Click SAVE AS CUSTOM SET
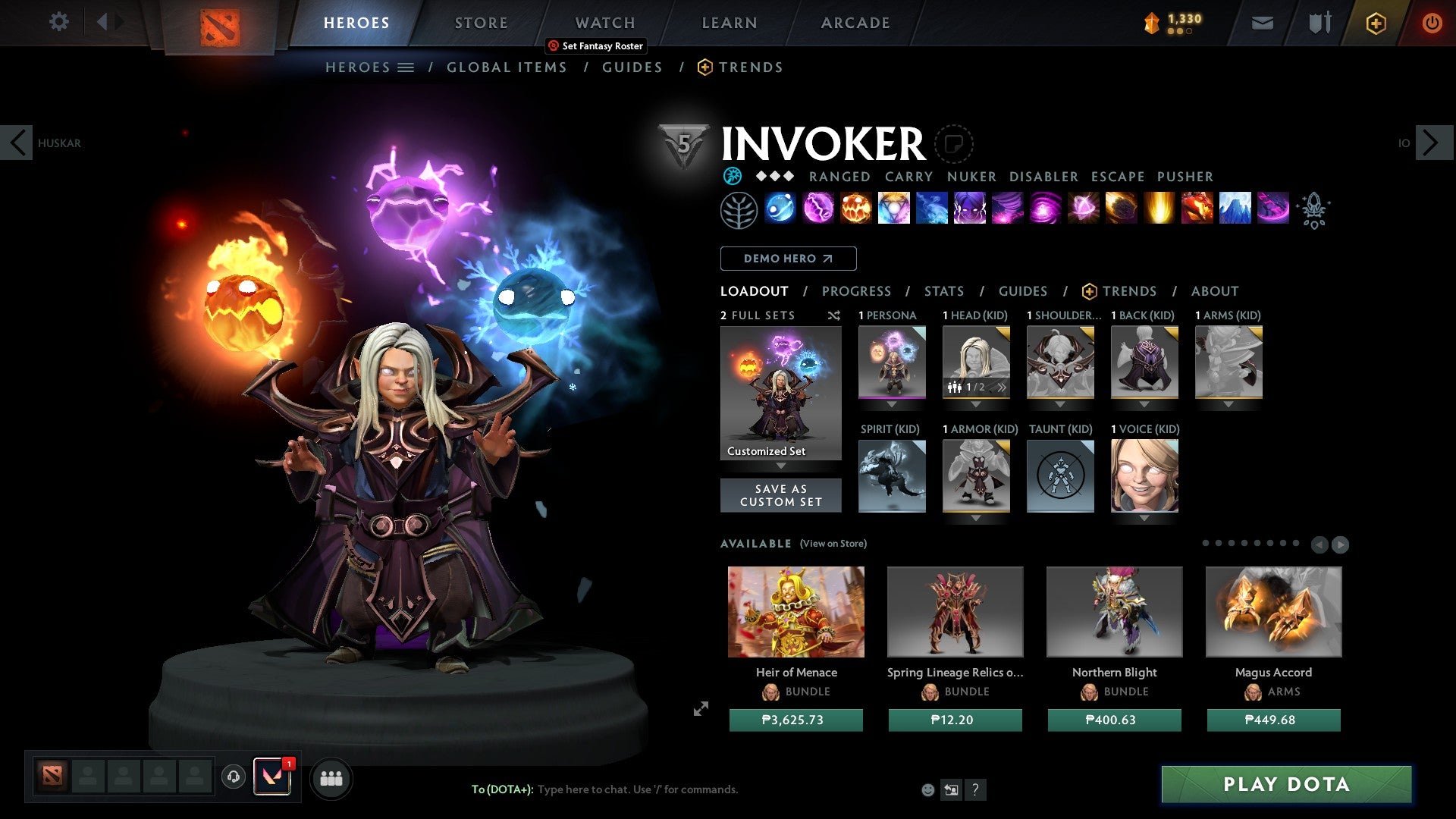The width and height of the screenshot is (1456, 819). [780, 495]
